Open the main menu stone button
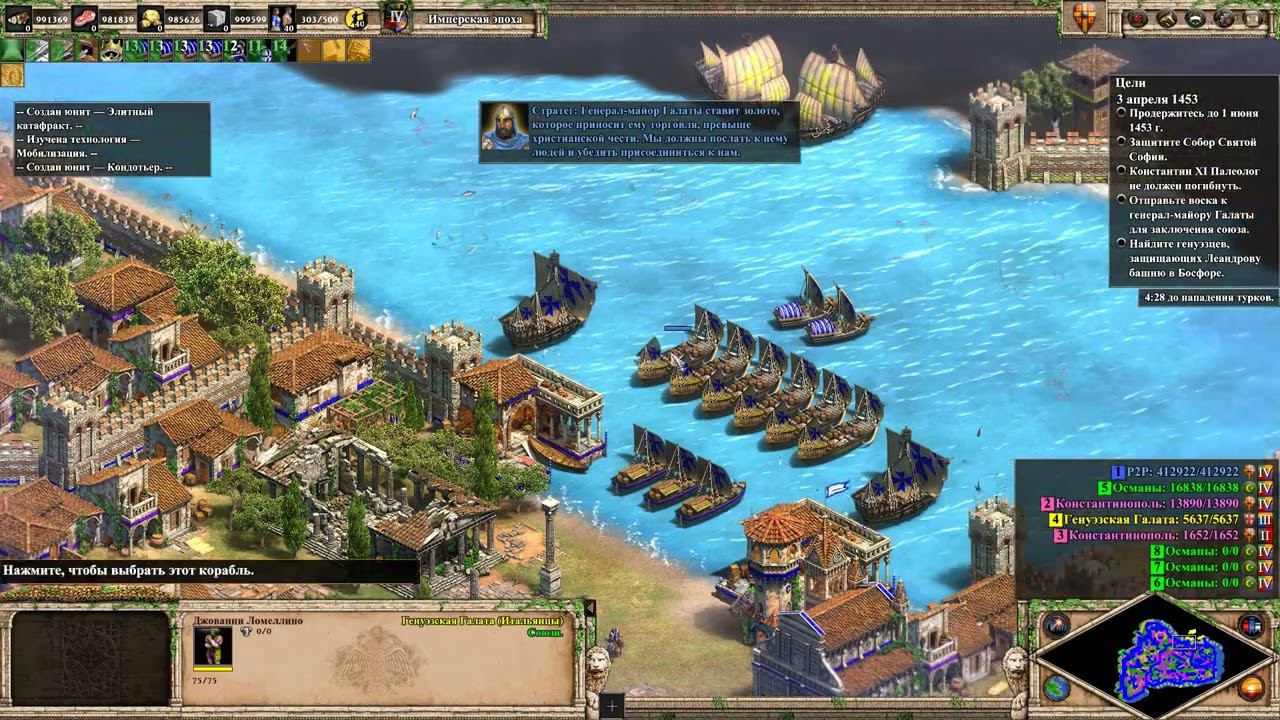Image resolution: width=1280 pixels, height=720 pixels. [1252, 18]
